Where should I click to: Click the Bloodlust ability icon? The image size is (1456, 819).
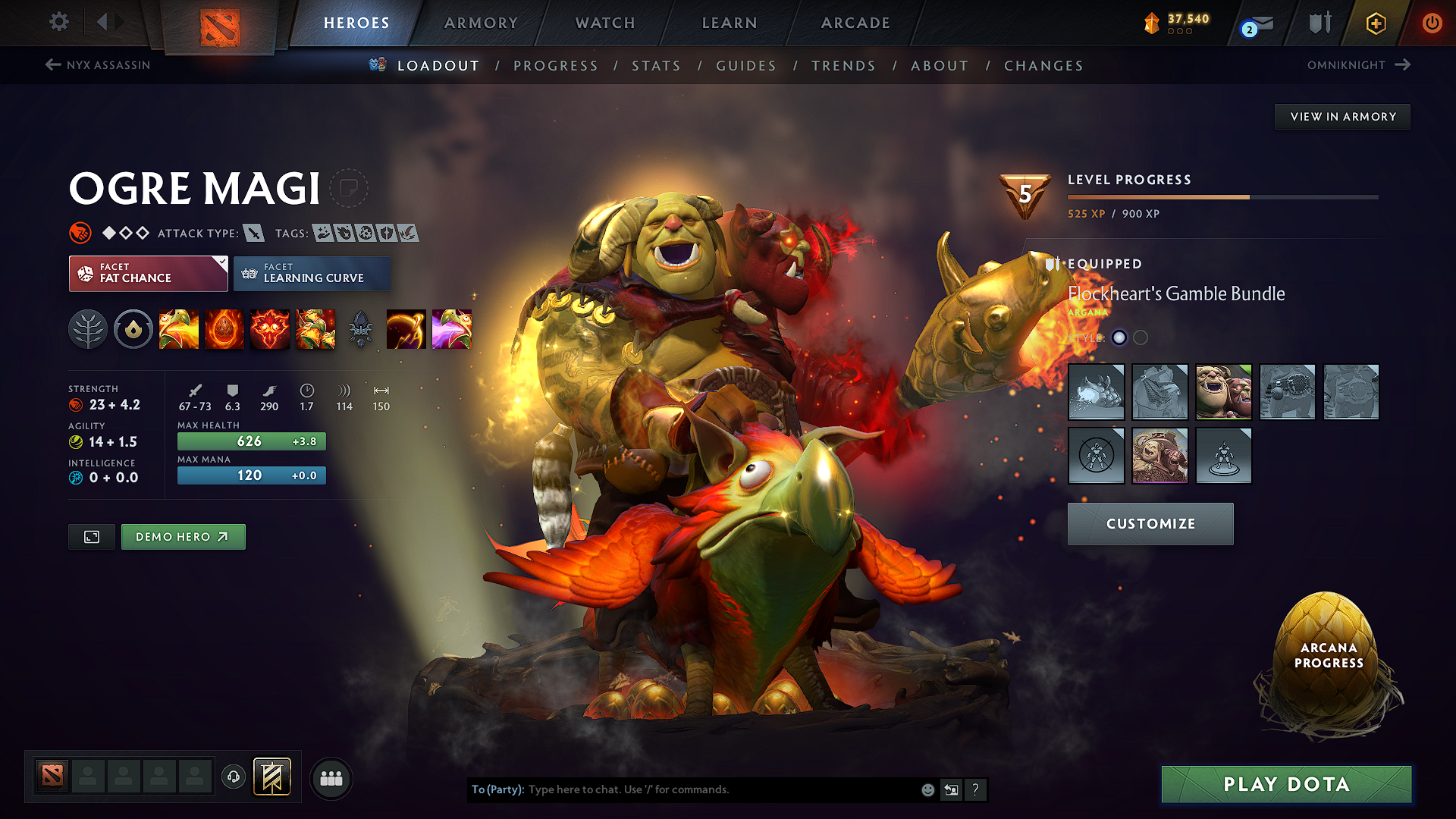(270, 329)
